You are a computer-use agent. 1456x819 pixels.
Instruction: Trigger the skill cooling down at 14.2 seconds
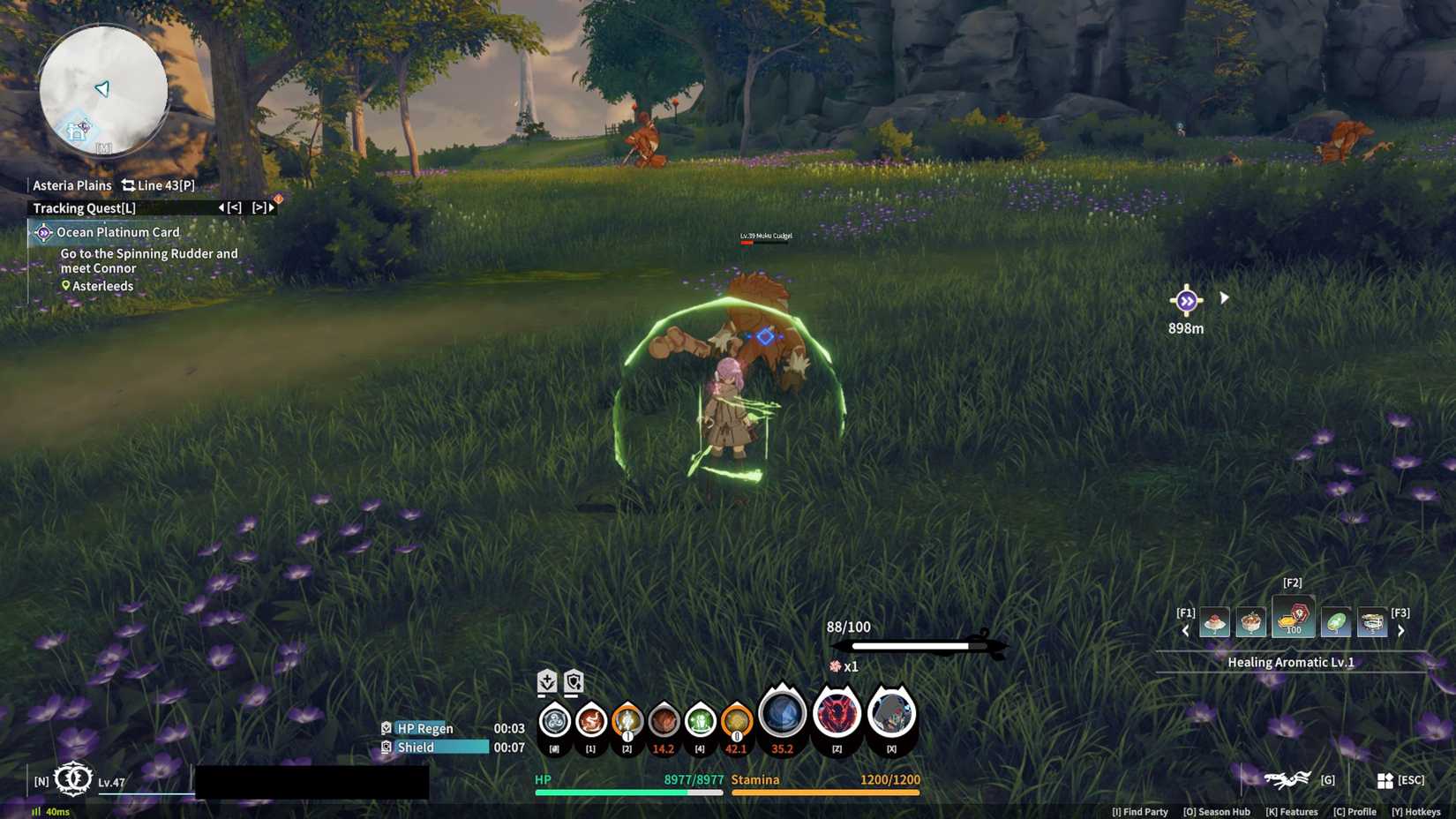pos(664,719)
